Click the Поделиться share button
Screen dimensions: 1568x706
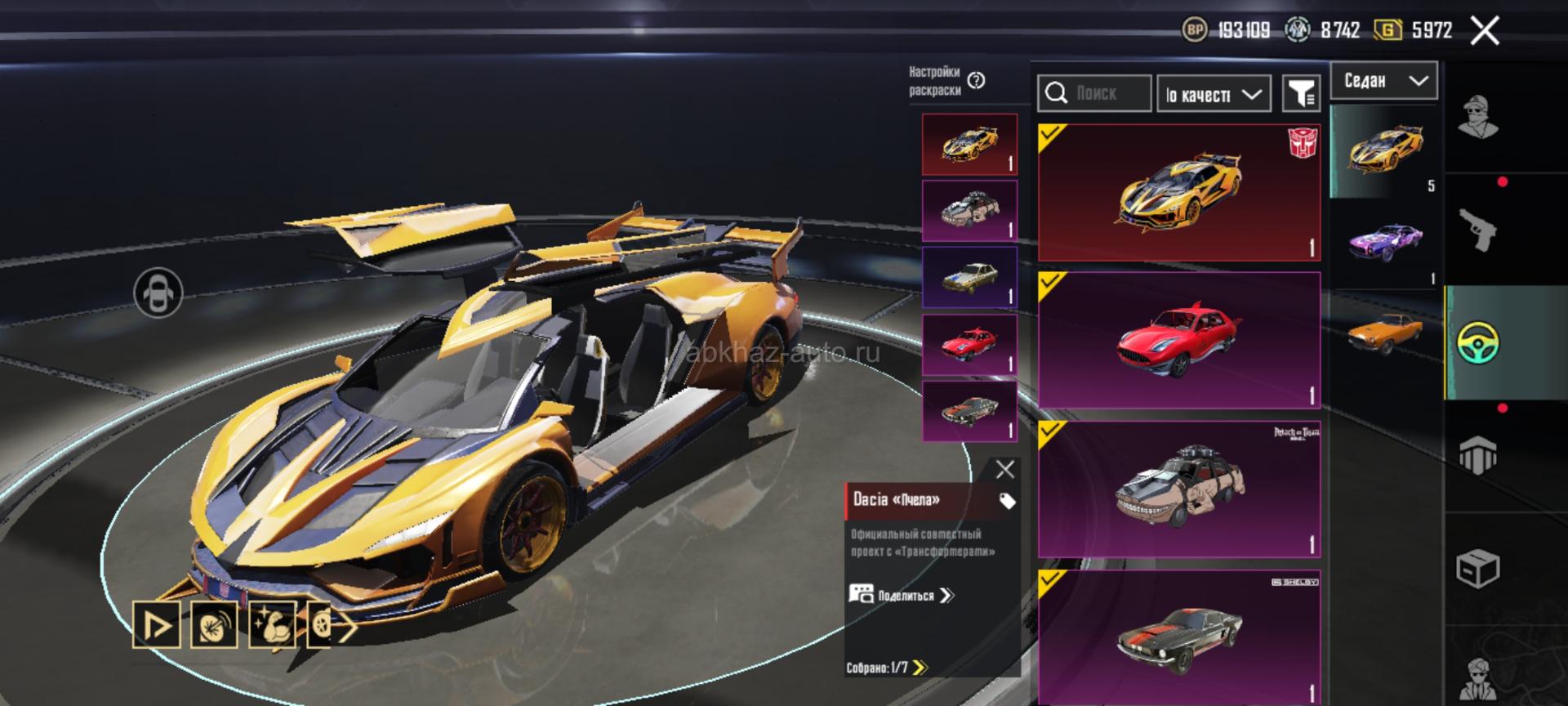click(902, 595)
